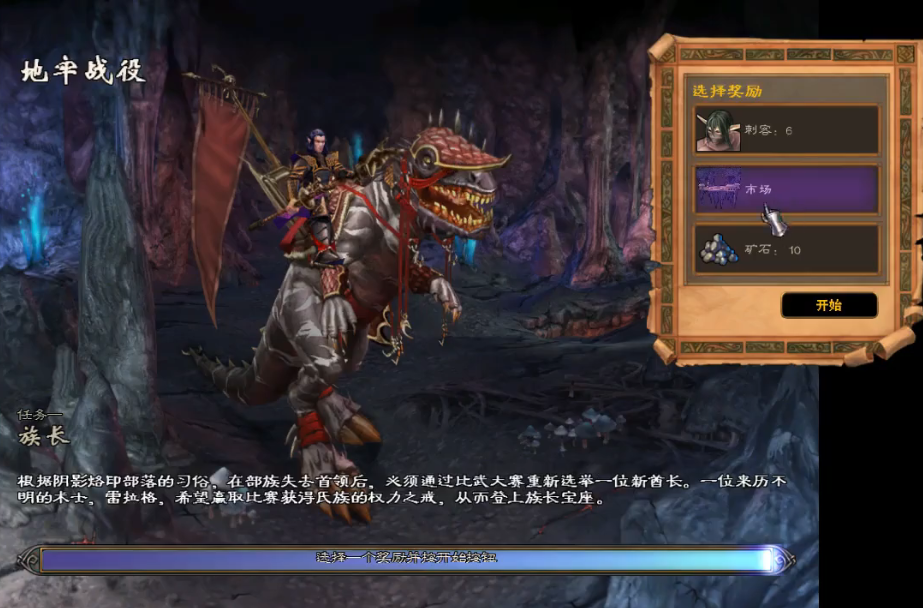
Task: Select the 市场 marketplace reward
Action: pyautogui.click(x=787, y=189)
